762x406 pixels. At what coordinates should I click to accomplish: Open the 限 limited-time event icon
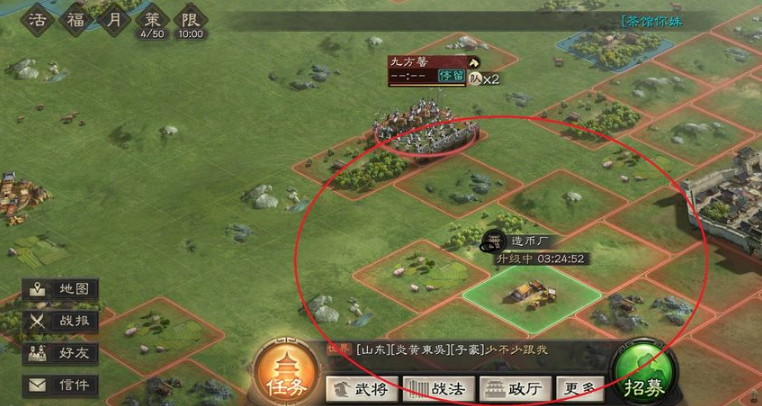pyautogui.click(x=190, y=22)
